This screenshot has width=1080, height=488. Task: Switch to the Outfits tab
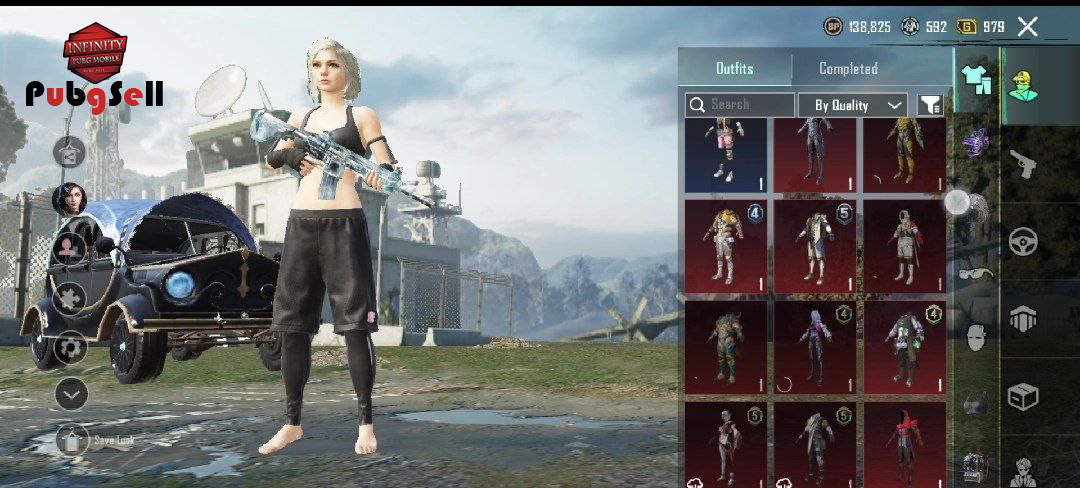735,69
